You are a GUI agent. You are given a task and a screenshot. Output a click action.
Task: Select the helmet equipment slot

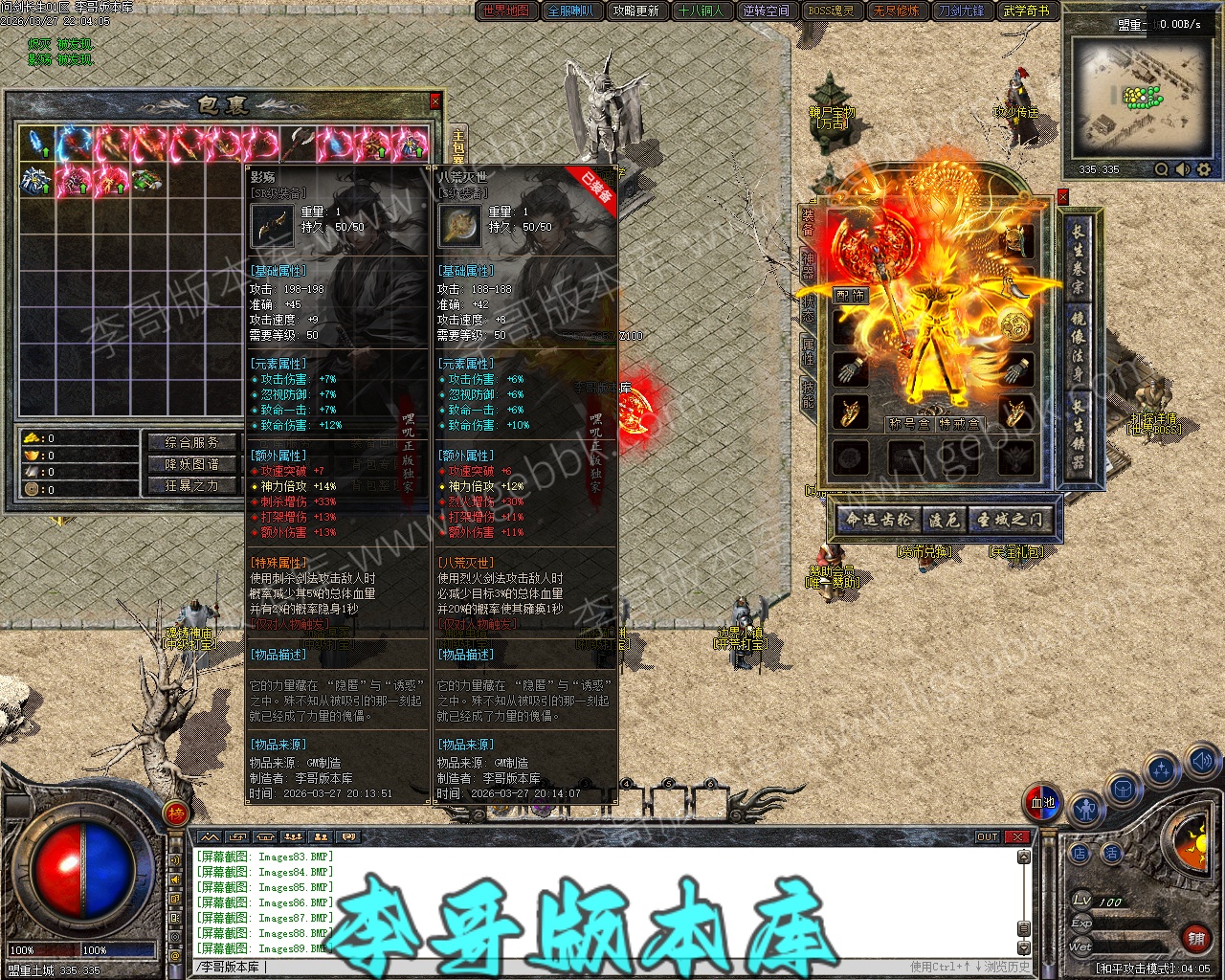(1016, 239)
